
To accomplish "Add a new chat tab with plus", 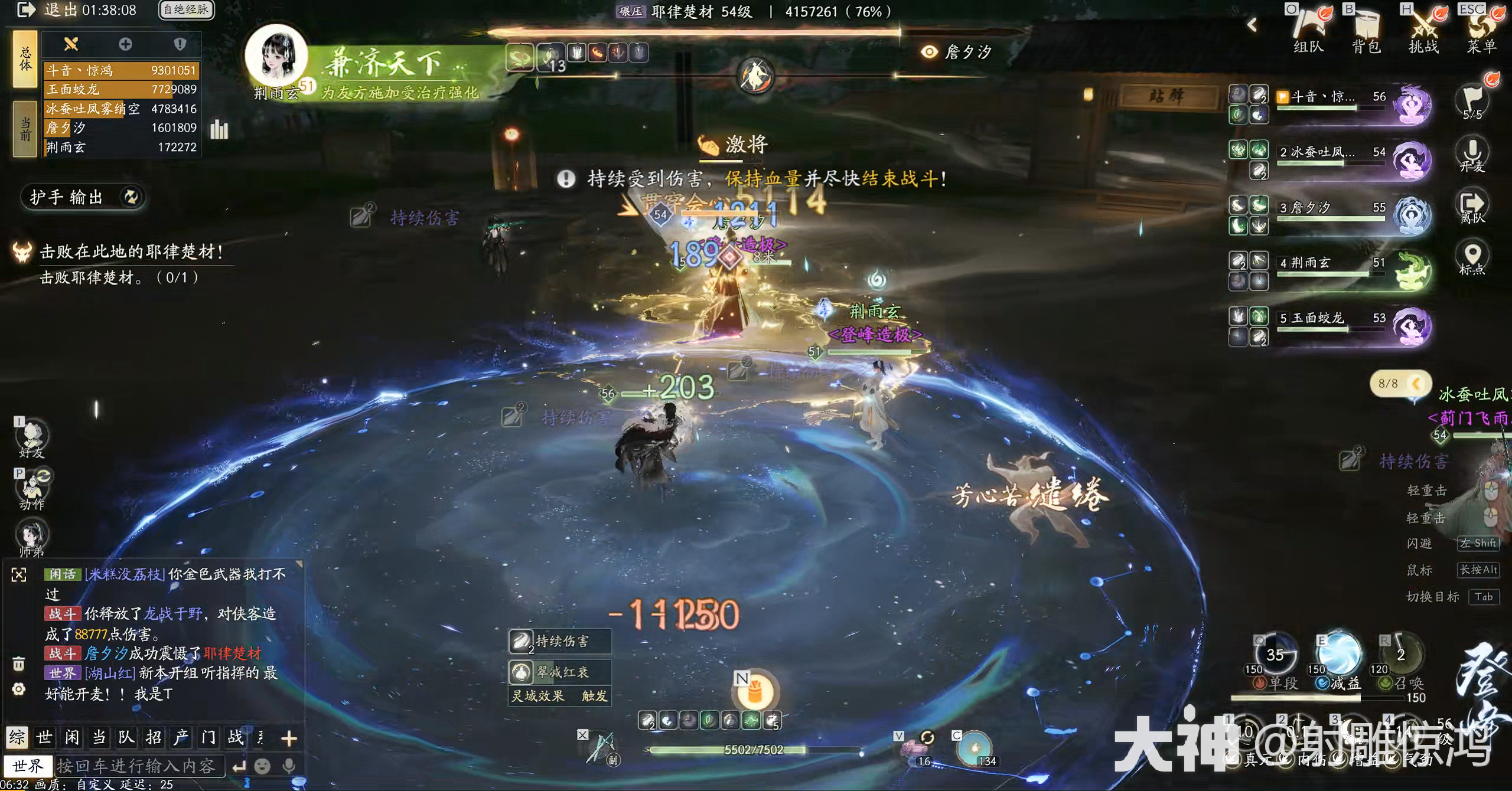I will [x=289, y=738].
